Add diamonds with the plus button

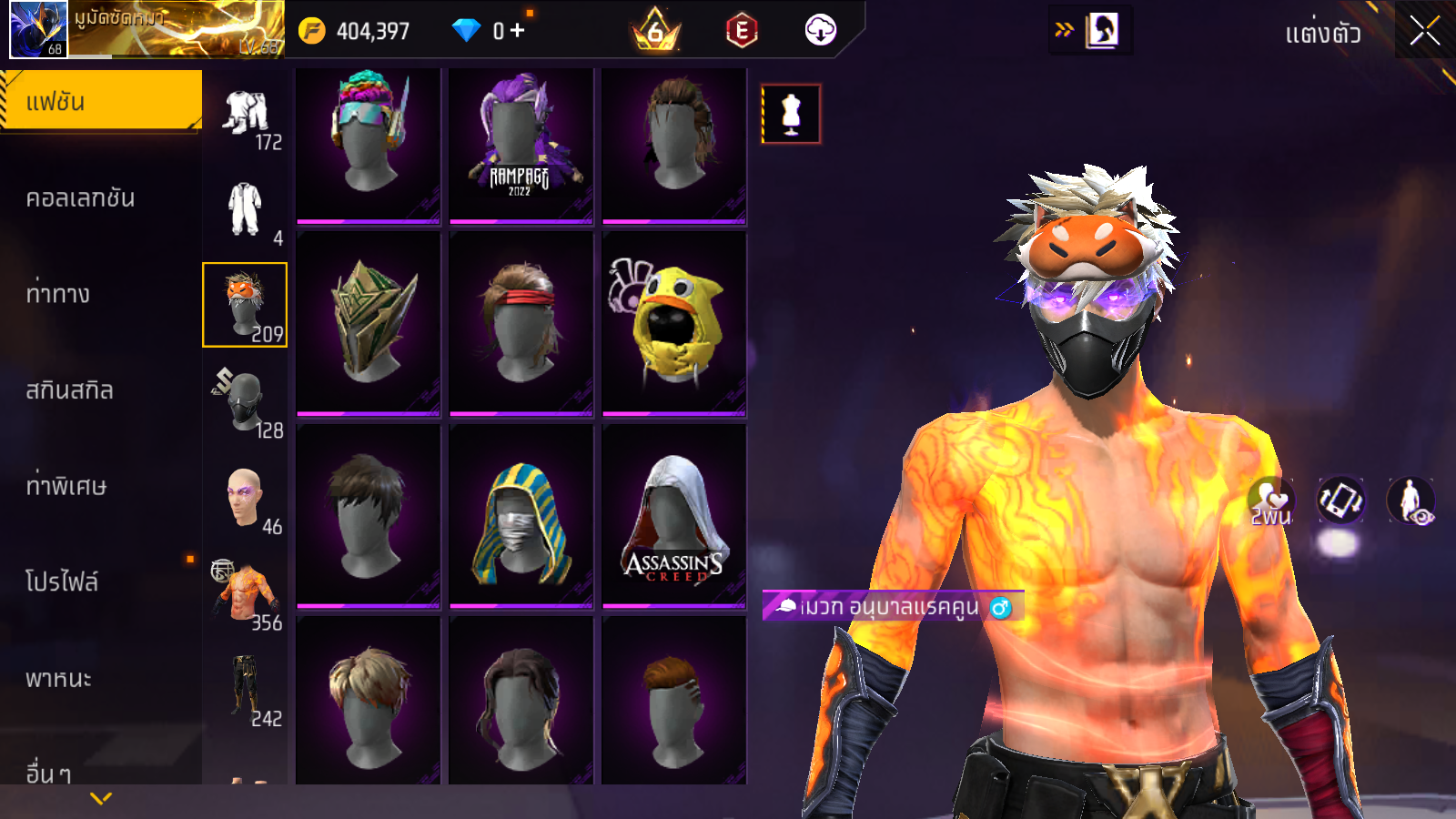point(518,31)
